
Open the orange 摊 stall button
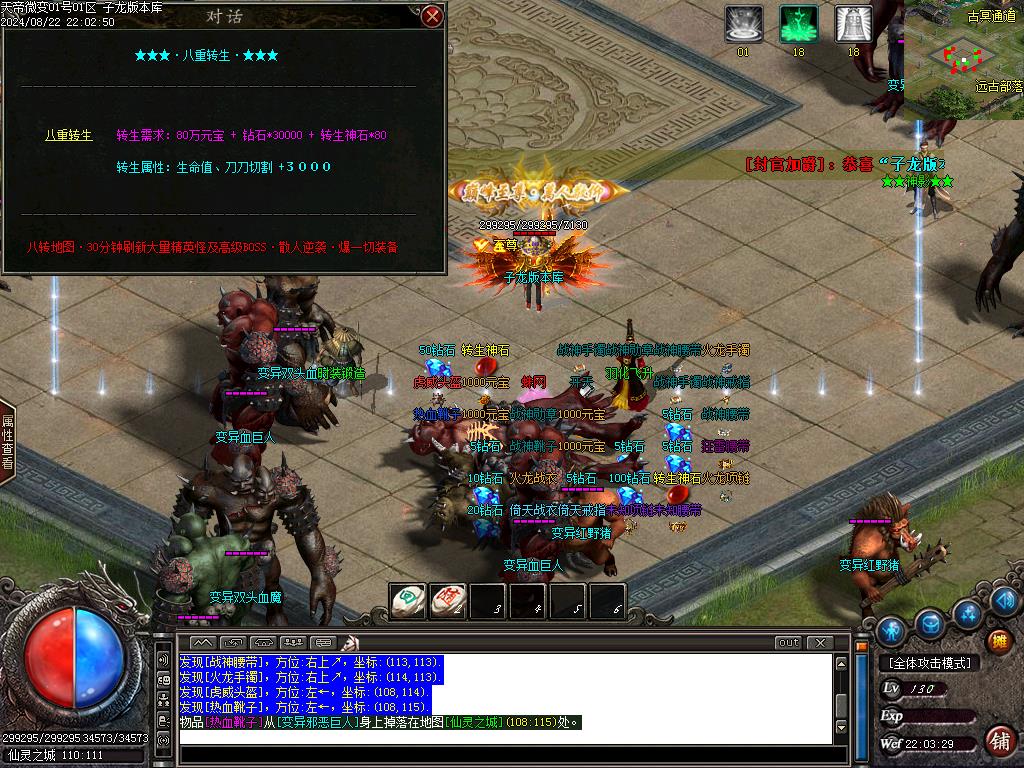[998, 640]
